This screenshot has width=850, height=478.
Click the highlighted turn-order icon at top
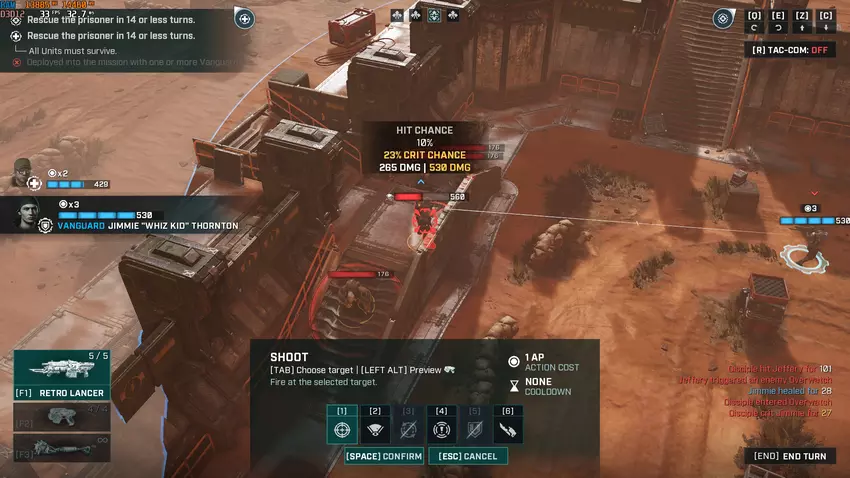click(434, 15)
